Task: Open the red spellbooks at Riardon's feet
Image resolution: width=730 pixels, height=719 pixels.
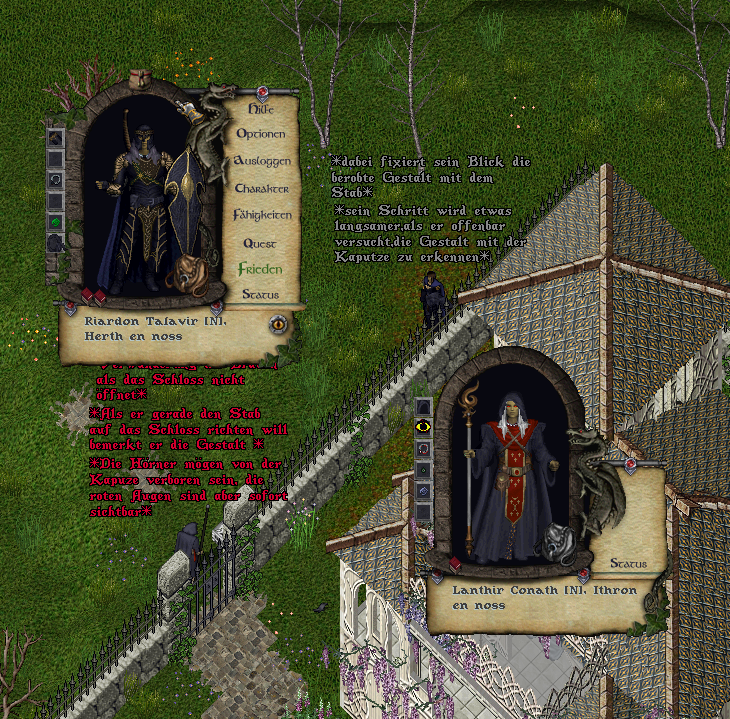Action: pyautogui.click(x=93, y=296)
